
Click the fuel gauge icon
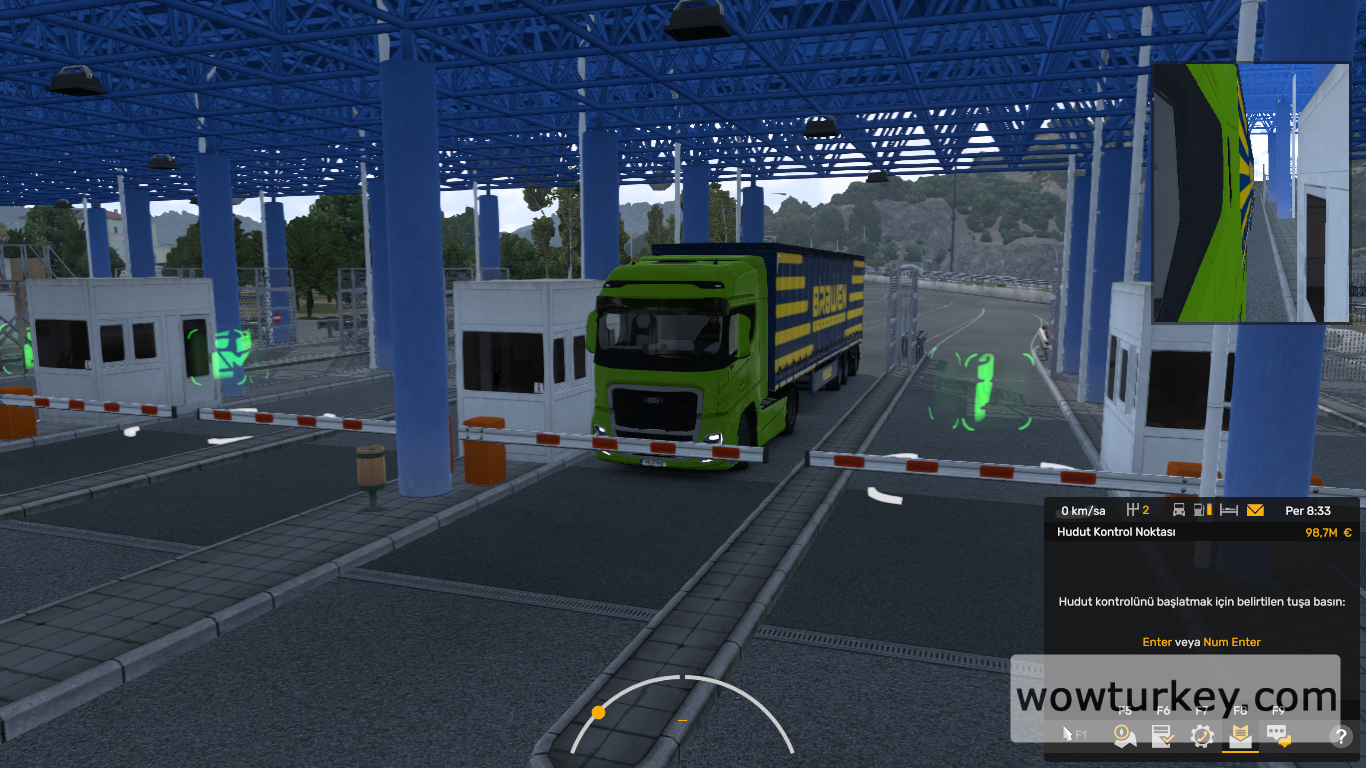(x=1200, y=510)
